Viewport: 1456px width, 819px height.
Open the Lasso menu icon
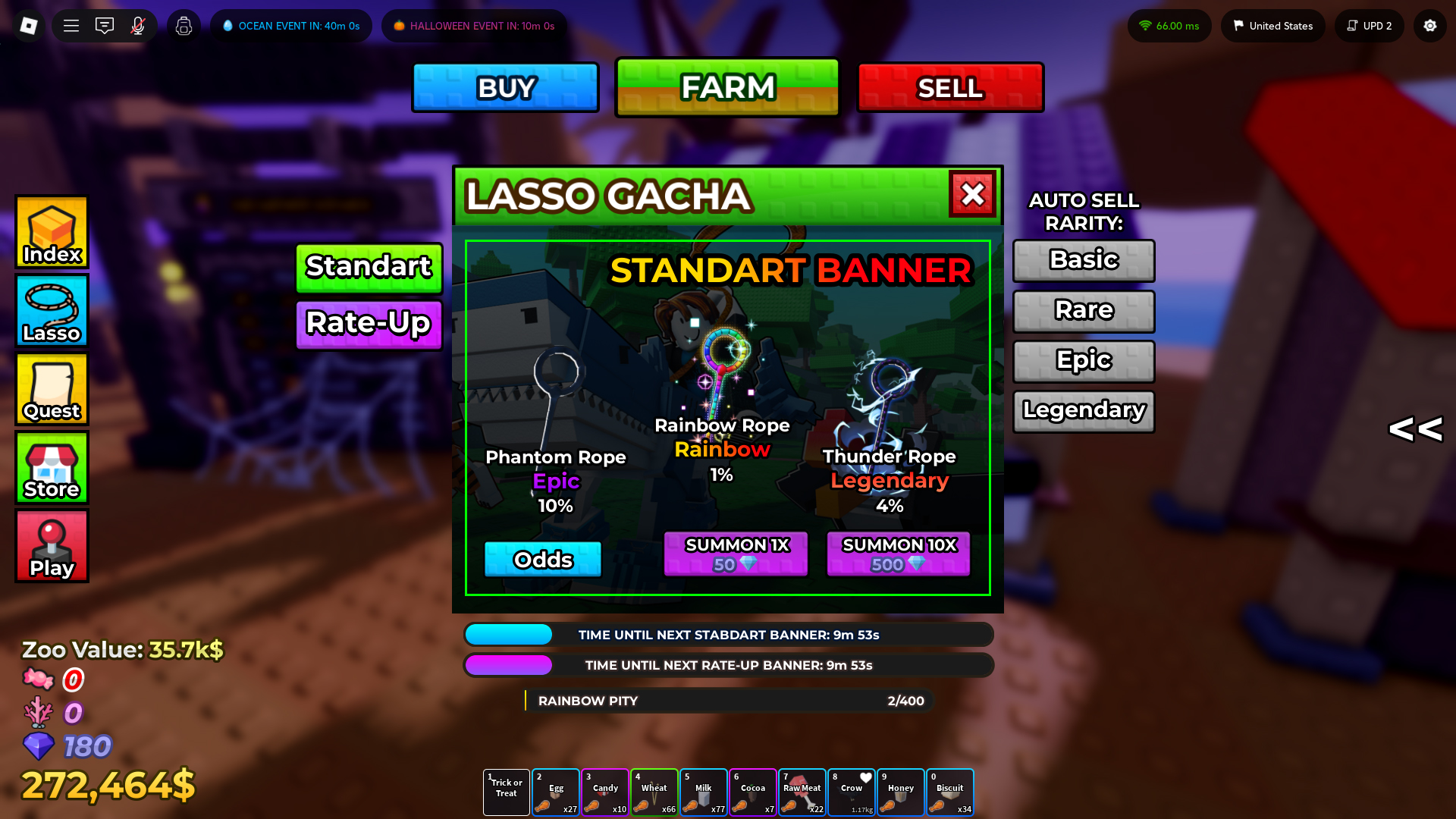point(51,311)
